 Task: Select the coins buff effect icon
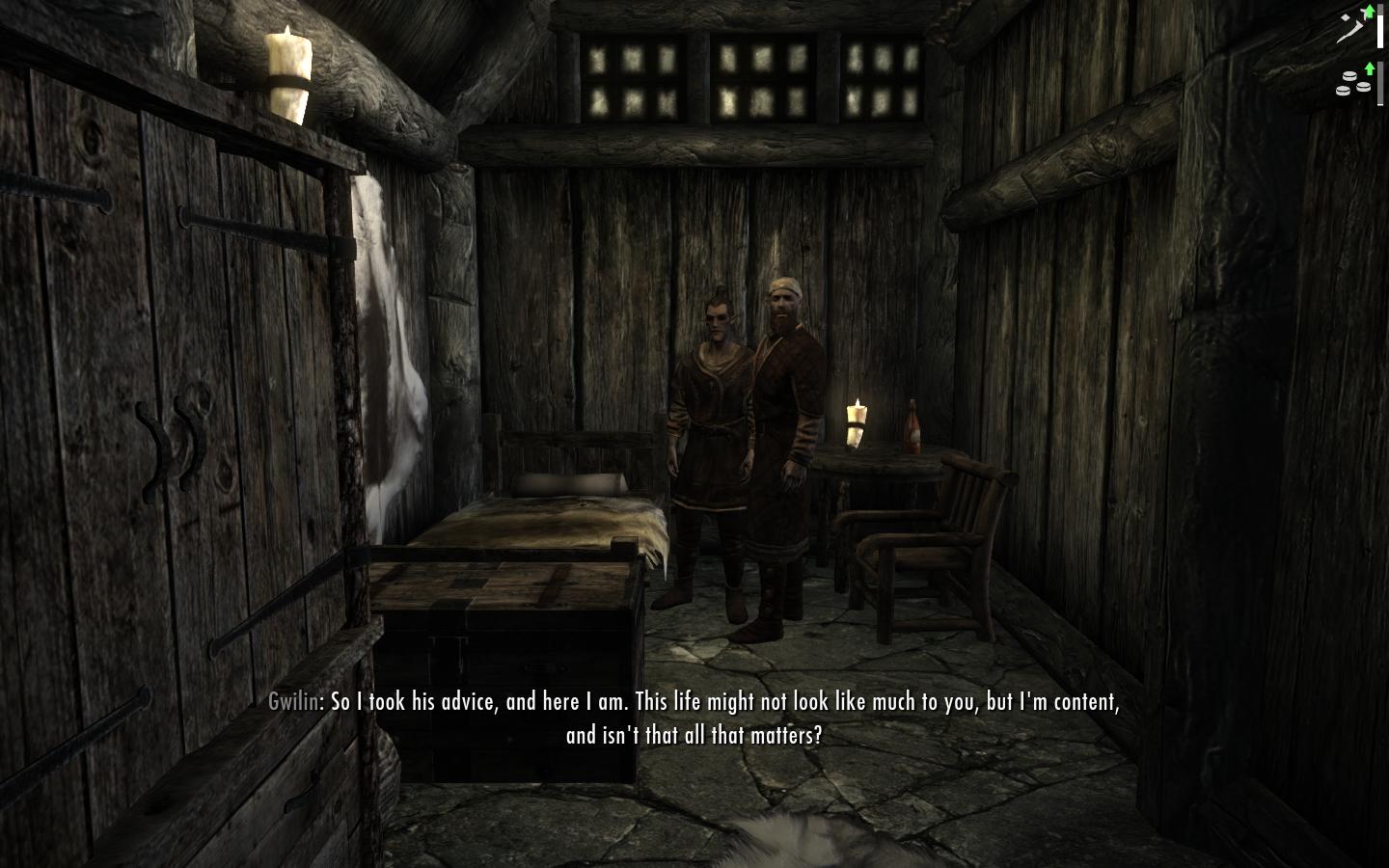point(1353,81)
